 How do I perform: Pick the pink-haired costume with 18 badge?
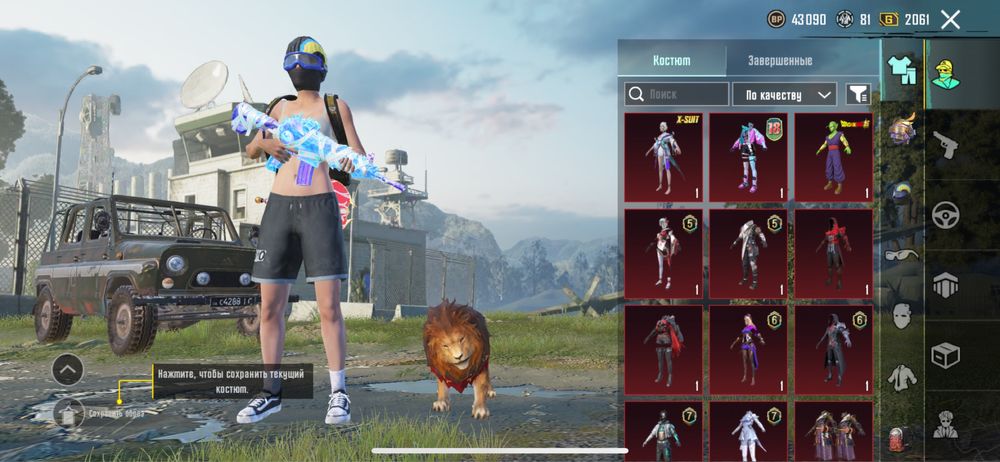click(x=748, y=157)
